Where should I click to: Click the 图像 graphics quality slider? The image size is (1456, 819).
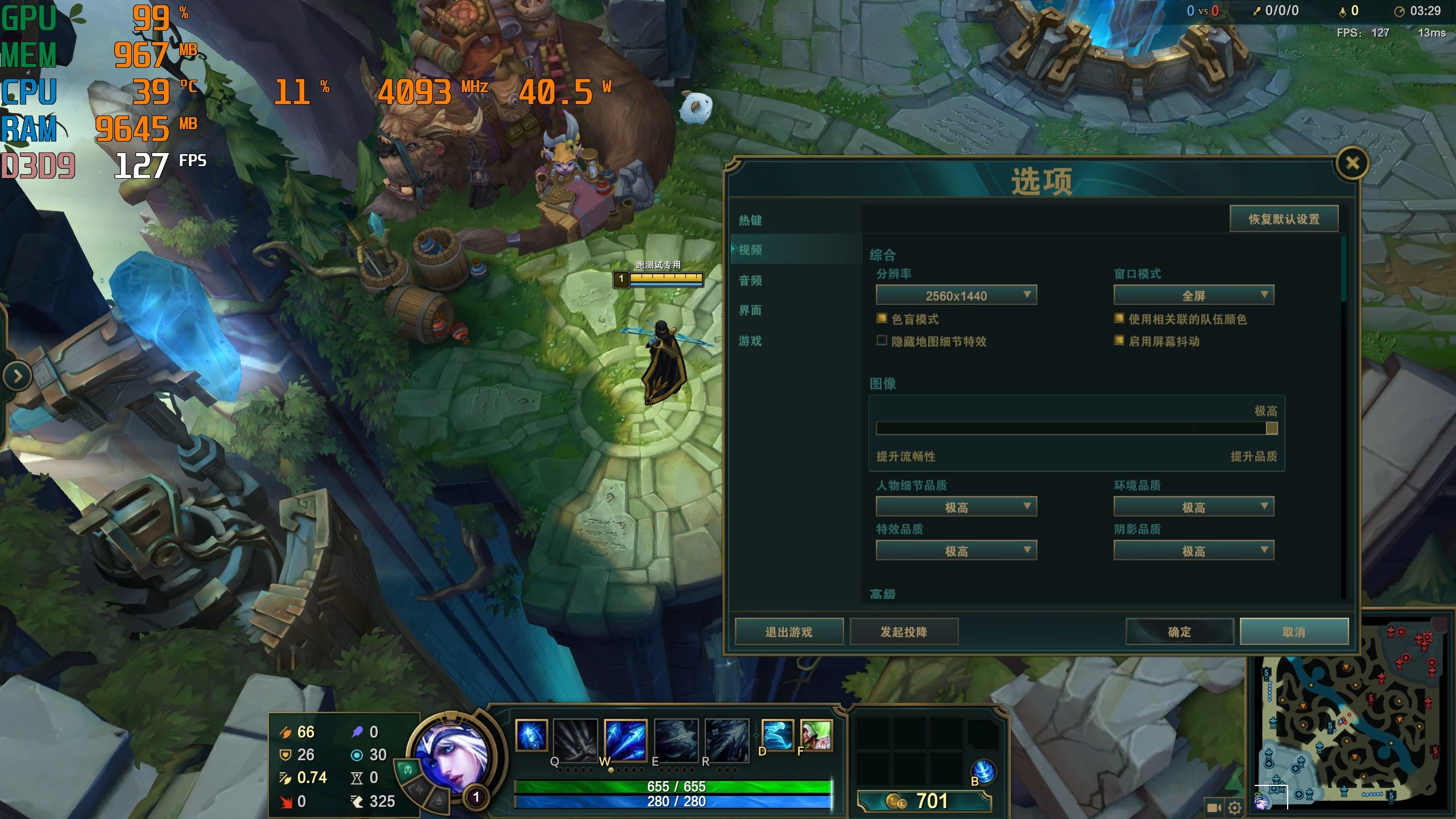[x=1076, y=428]
